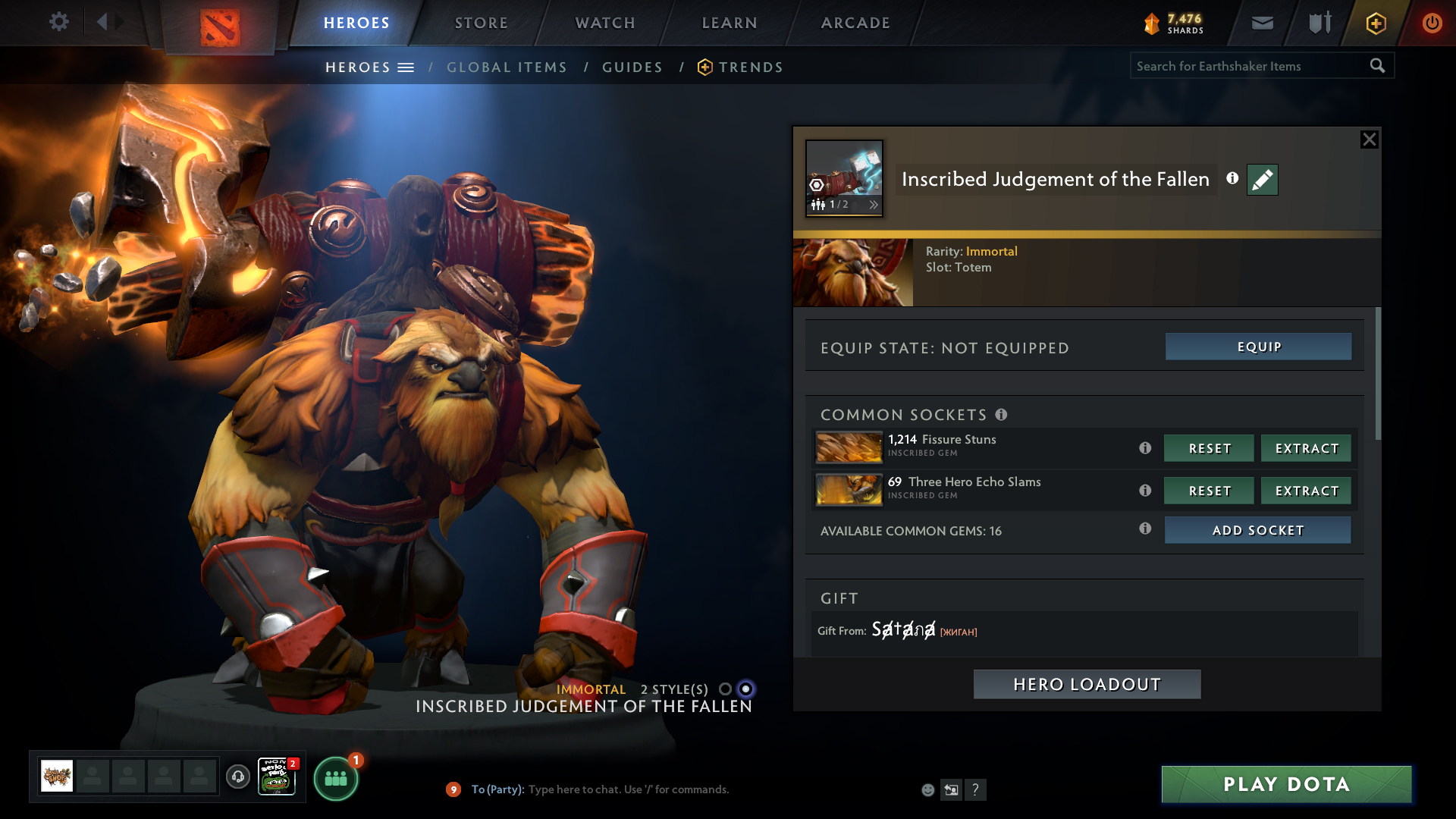
Task: Reset the Fissure Stuns gem counter
Action: point(1209,448)
